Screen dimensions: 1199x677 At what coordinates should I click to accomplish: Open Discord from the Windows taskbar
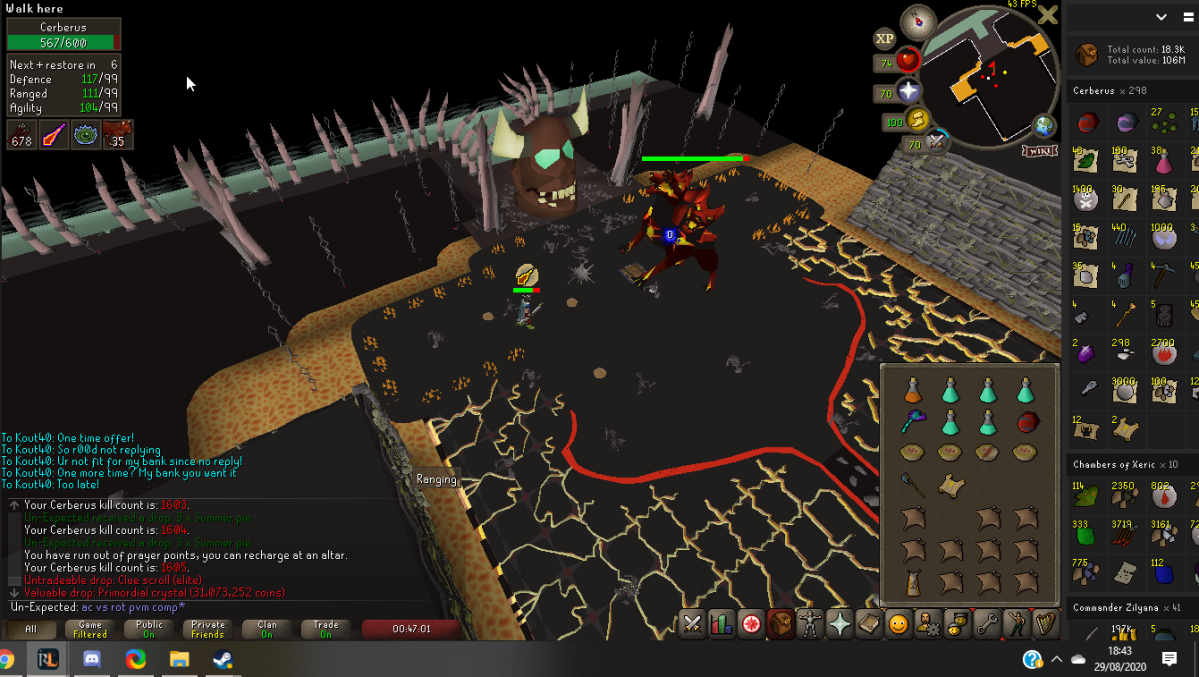(x=92, y=660)
